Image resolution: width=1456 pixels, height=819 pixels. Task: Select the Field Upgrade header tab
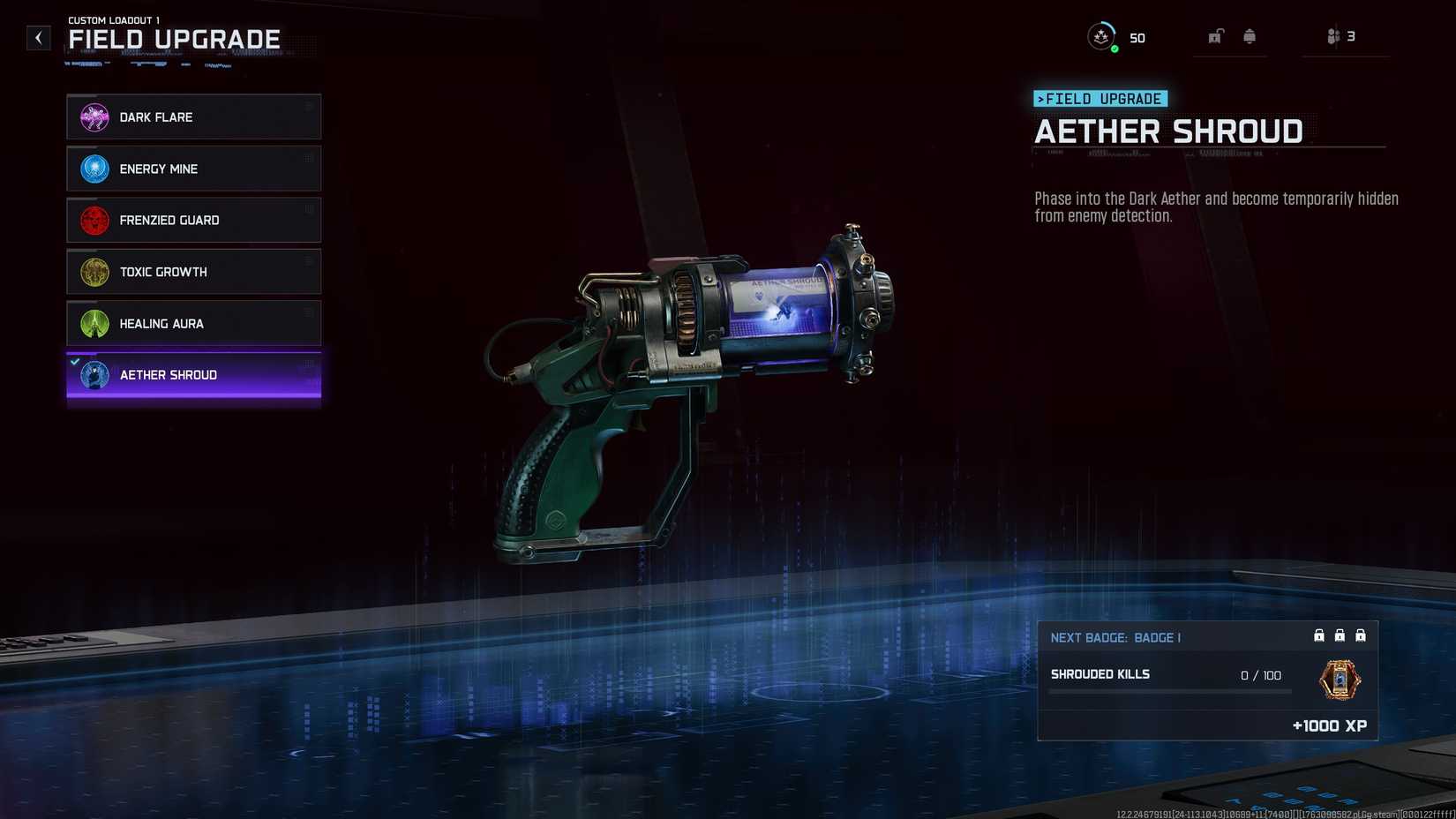pos(173,39)
